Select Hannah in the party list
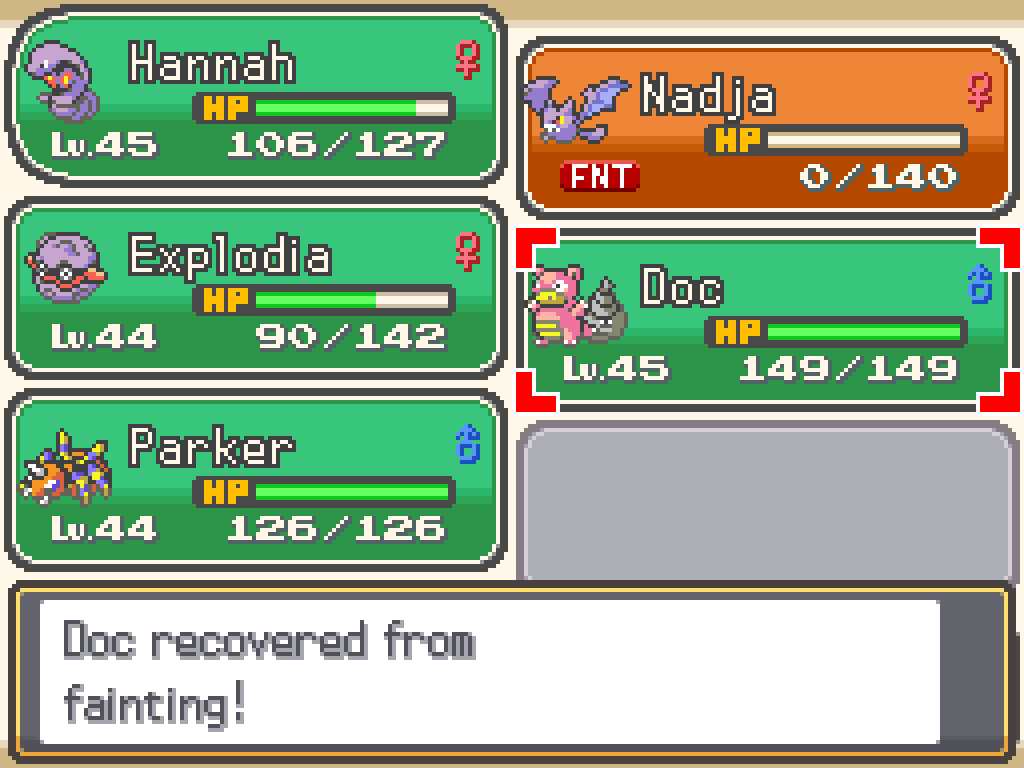The width and height of the screenshot is (1024, 768). point(254,96)
